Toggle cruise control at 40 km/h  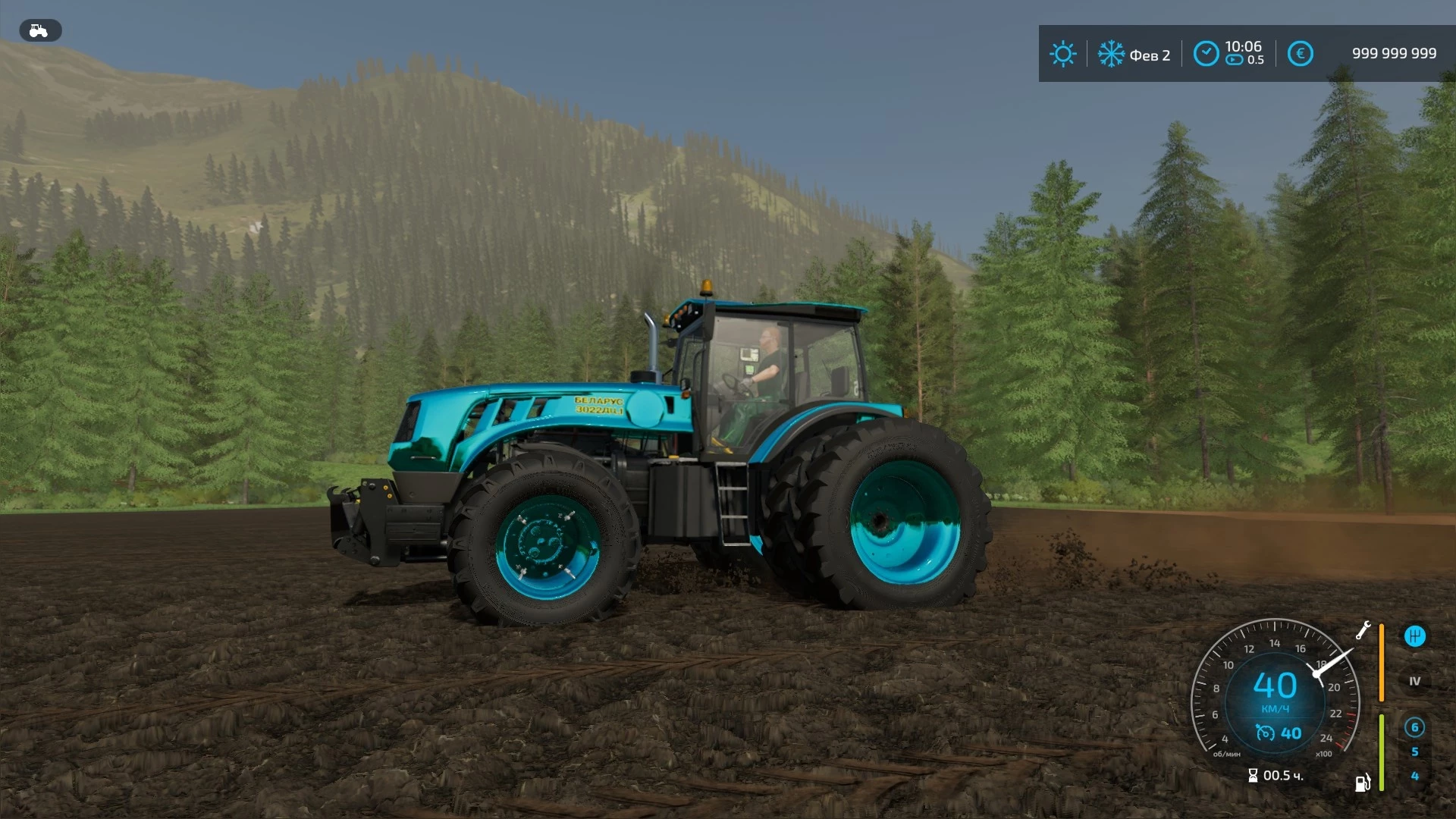coord(1278,733)
